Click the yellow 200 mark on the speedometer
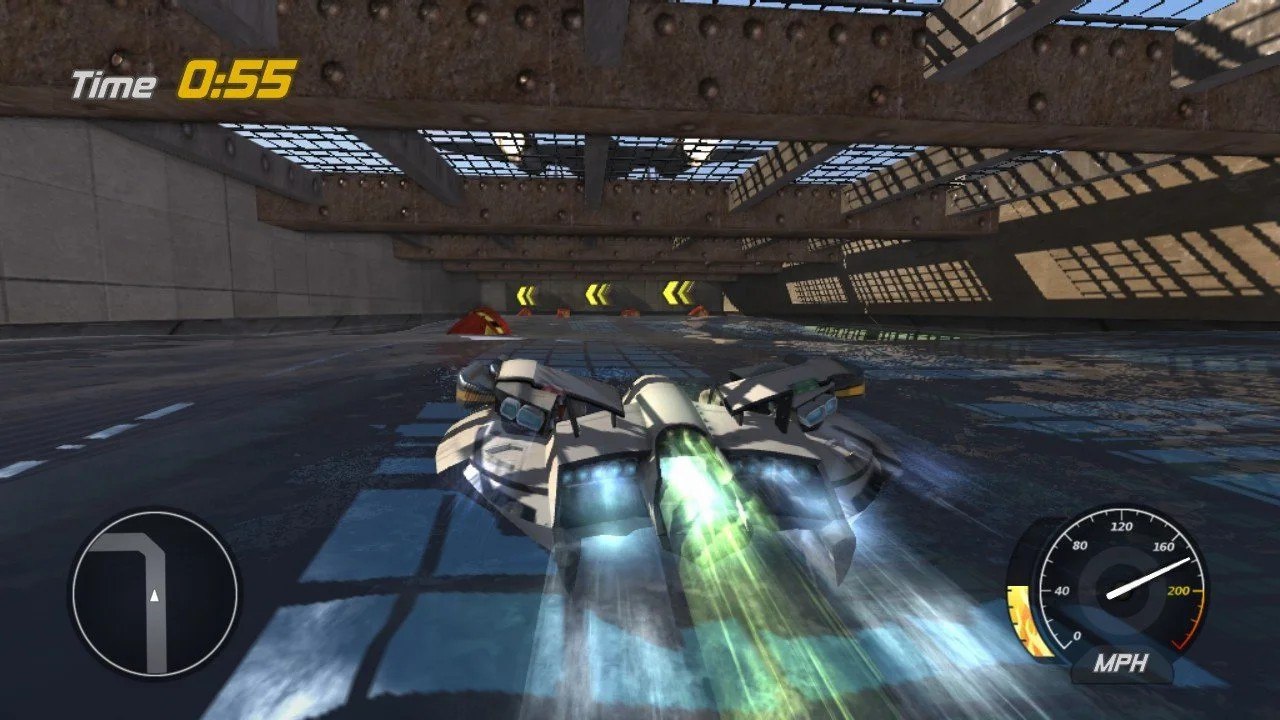 (x=1179, y=590)
